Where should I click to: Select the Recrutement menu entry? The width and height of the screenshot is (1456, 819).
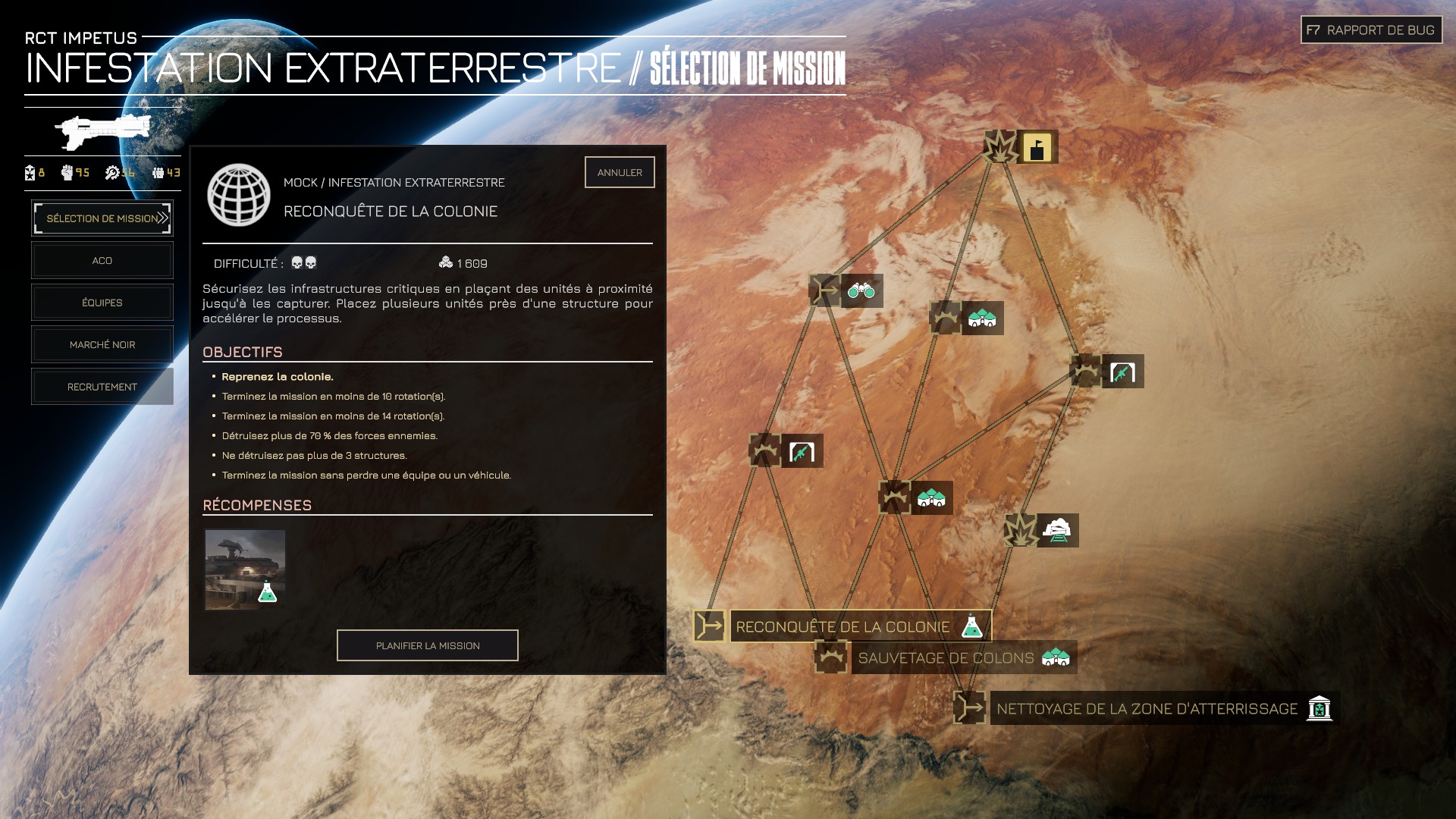click(x=102, y=387)
